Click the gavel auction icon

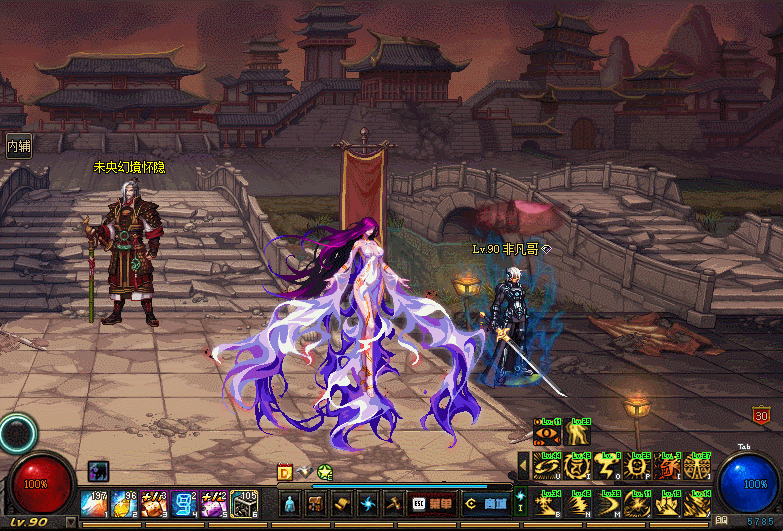pos(394,504)
